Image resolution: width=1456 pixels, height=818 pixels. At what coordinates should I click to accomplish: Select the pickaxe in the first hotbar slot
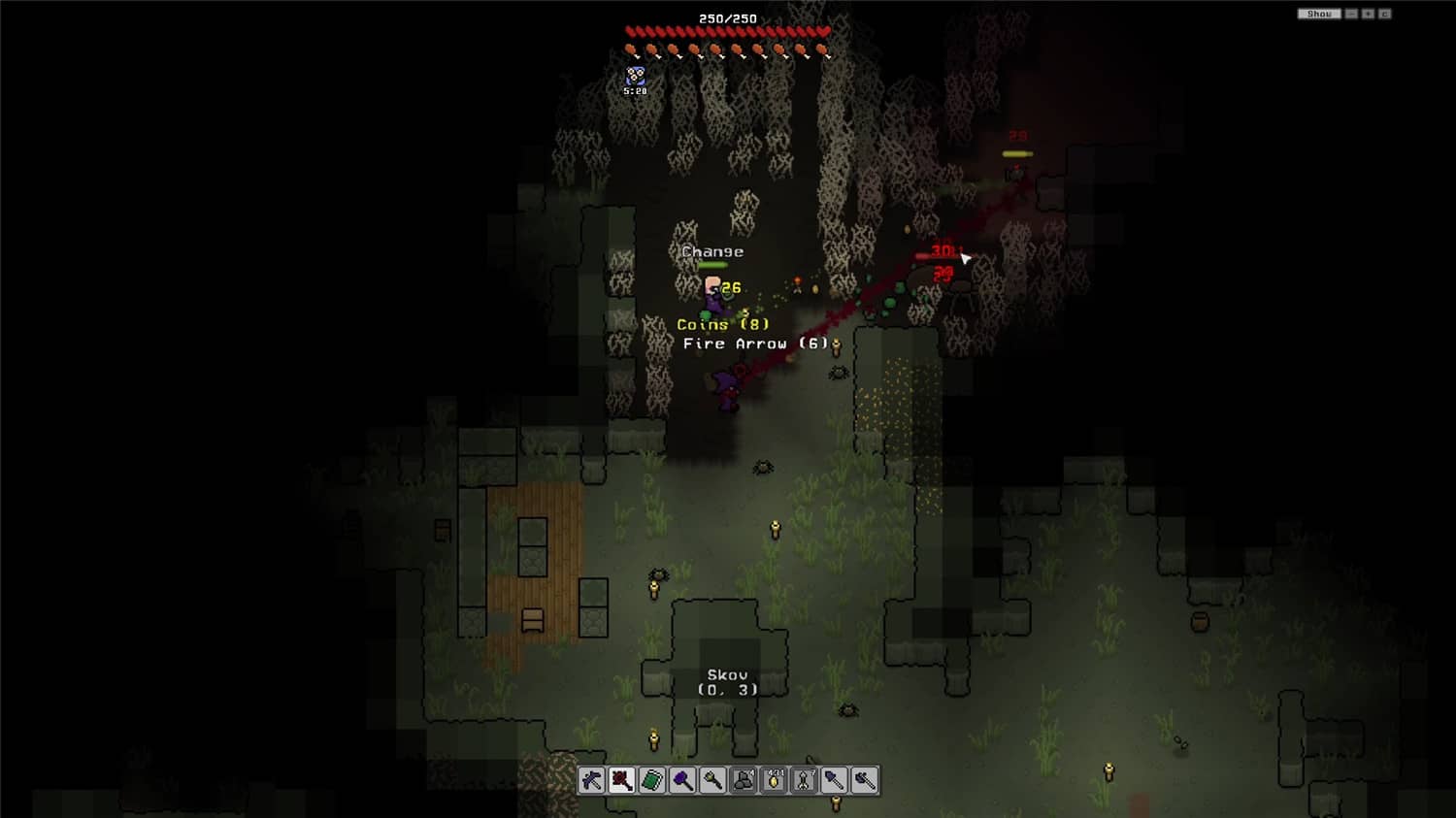pos(592,780)
